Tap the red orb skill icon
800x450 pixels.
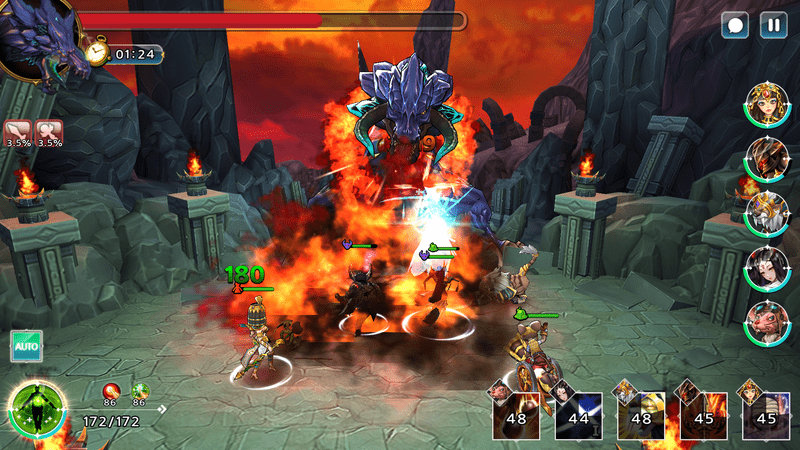(110, 390)
